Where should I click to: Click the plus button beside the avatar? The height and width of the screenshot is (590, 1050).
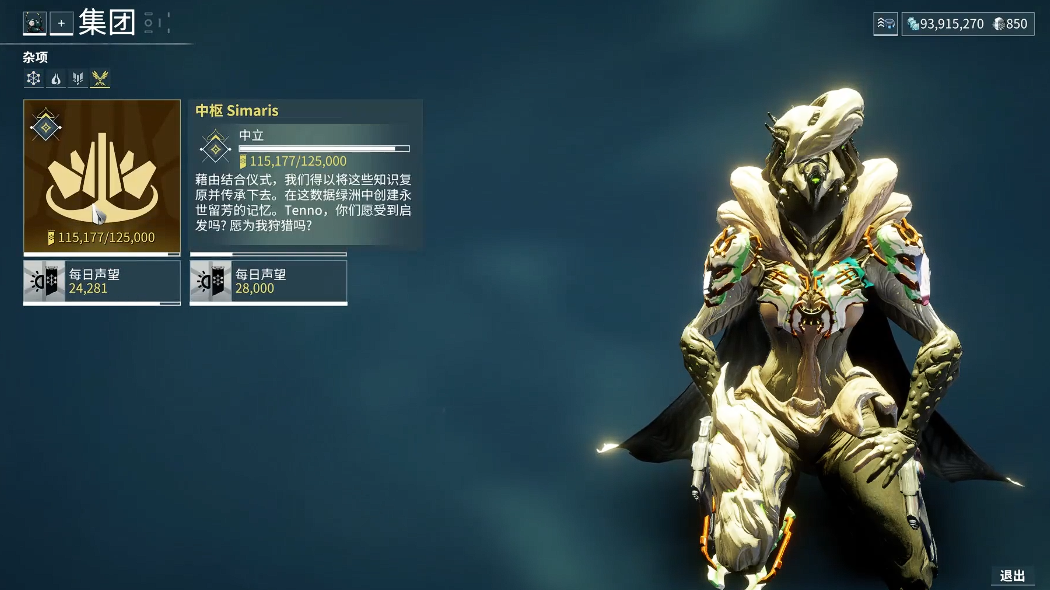pos(61,23)
